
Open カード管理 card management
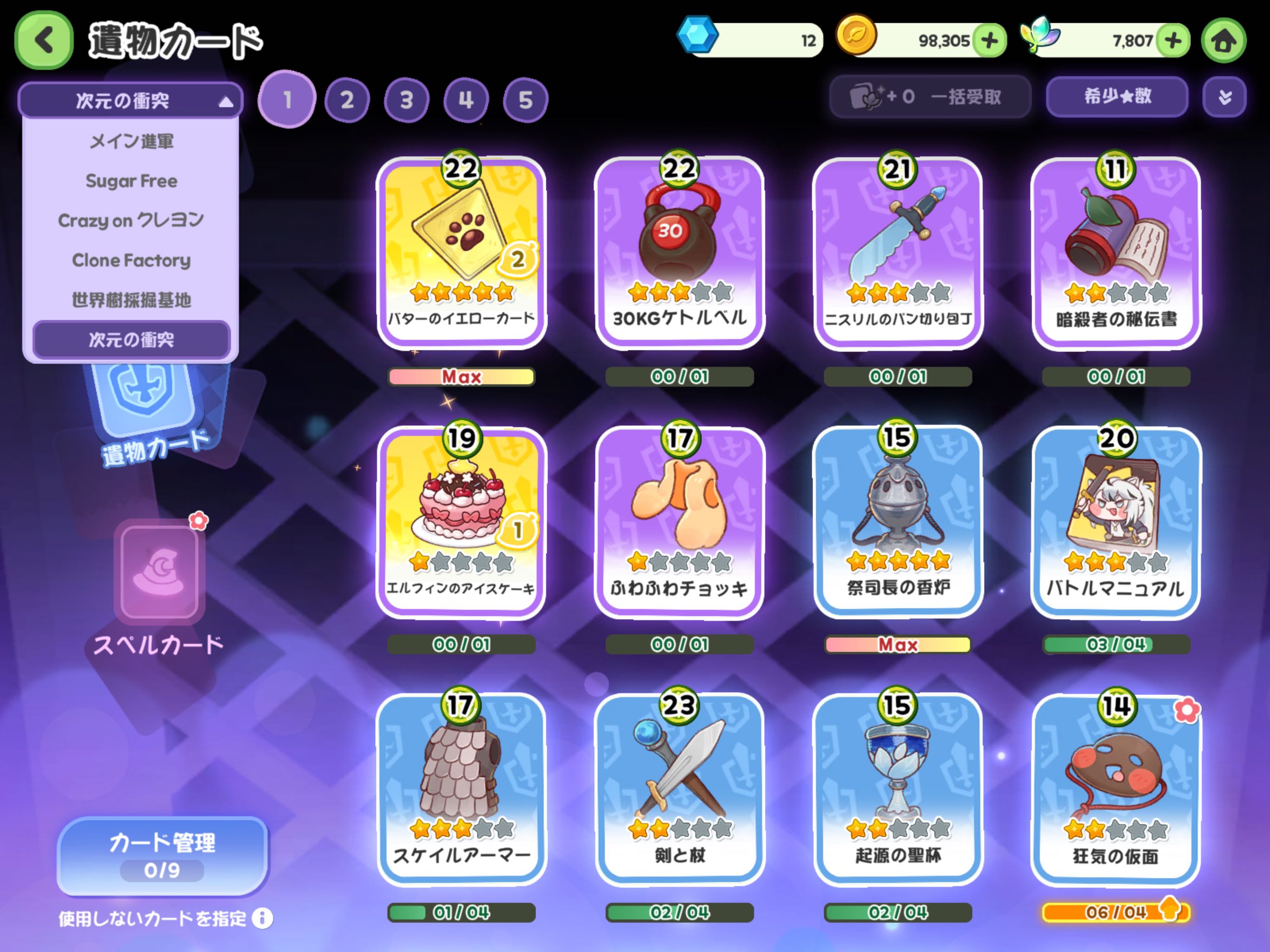[163, 855]
